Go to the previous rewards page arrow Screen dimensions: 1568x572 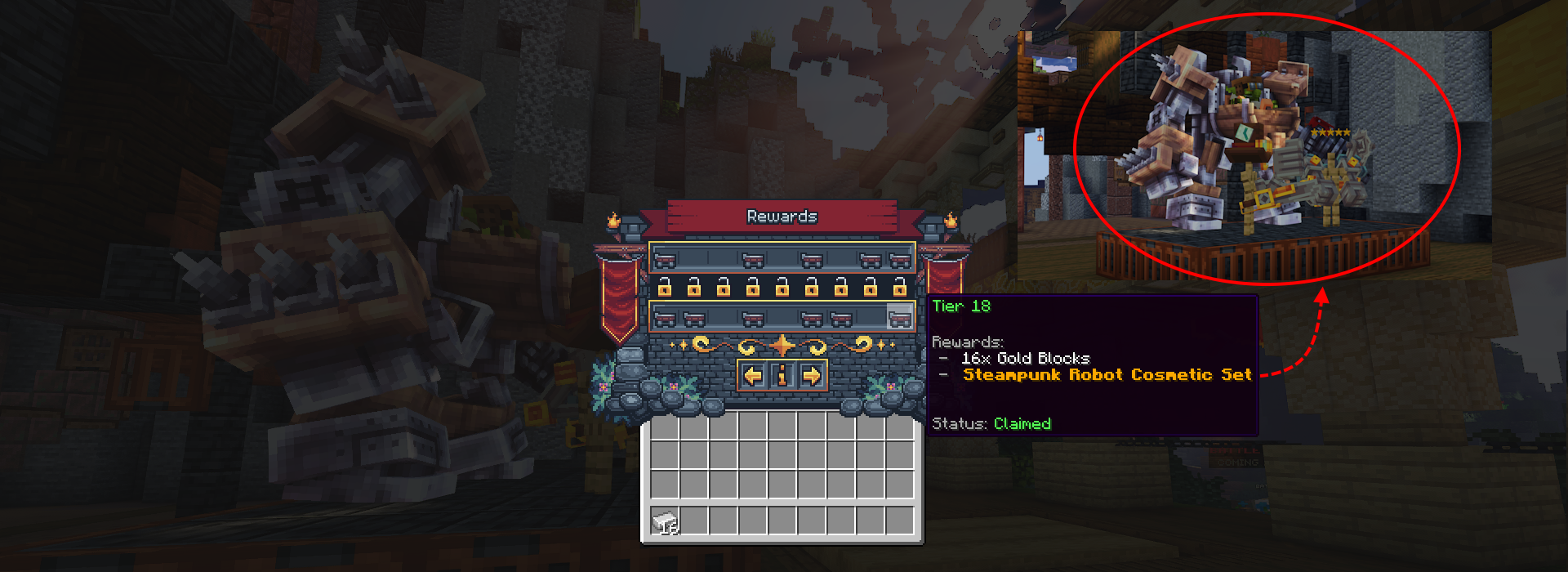pos(753,376)
